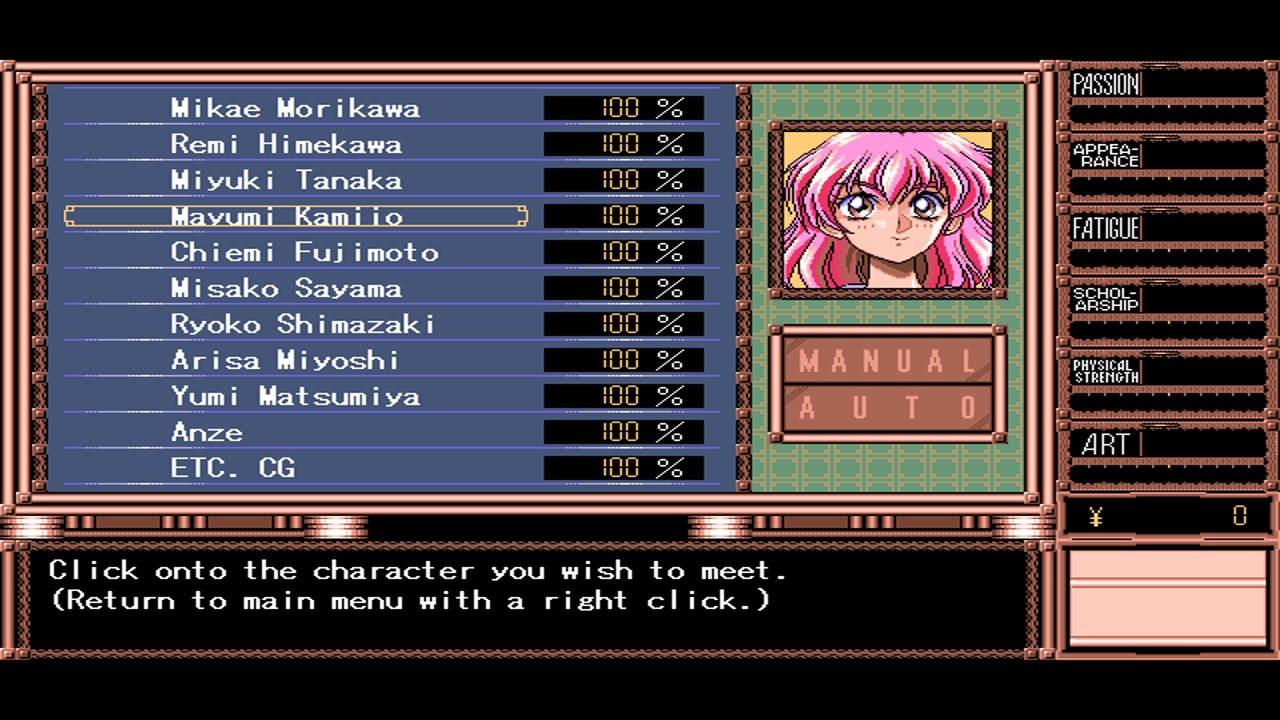Choose Misako Sayama from the list
The height and width of the screenshot is (720, 1280).
coord(286,288)
